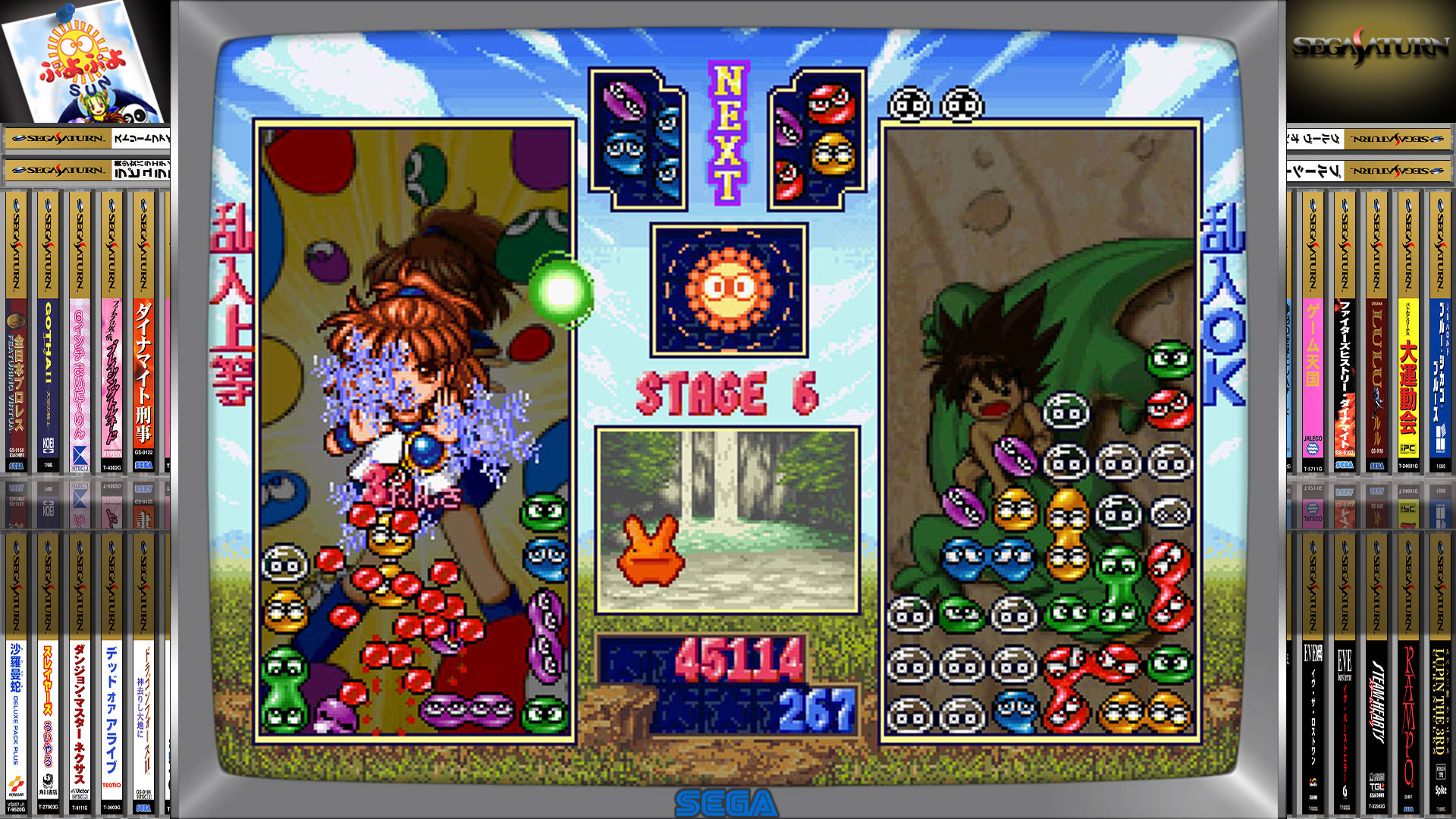Viewport: 1456px width, 819px height.
Task: Click the sun puyo panel
Action: point(728,290)
